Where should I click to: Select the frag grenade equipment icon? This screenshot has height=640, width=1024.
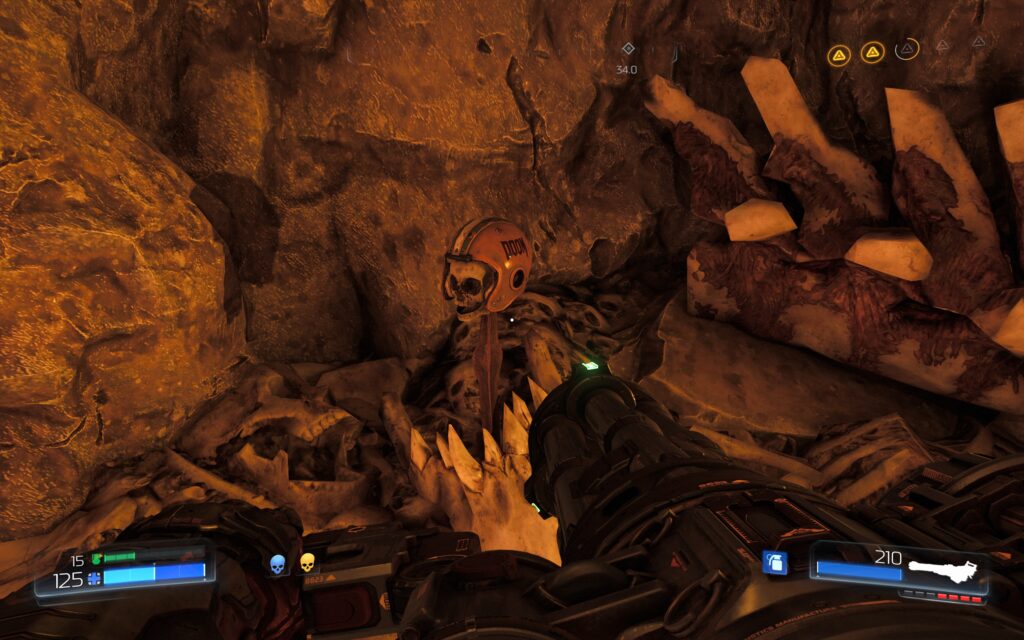point(775,562)
